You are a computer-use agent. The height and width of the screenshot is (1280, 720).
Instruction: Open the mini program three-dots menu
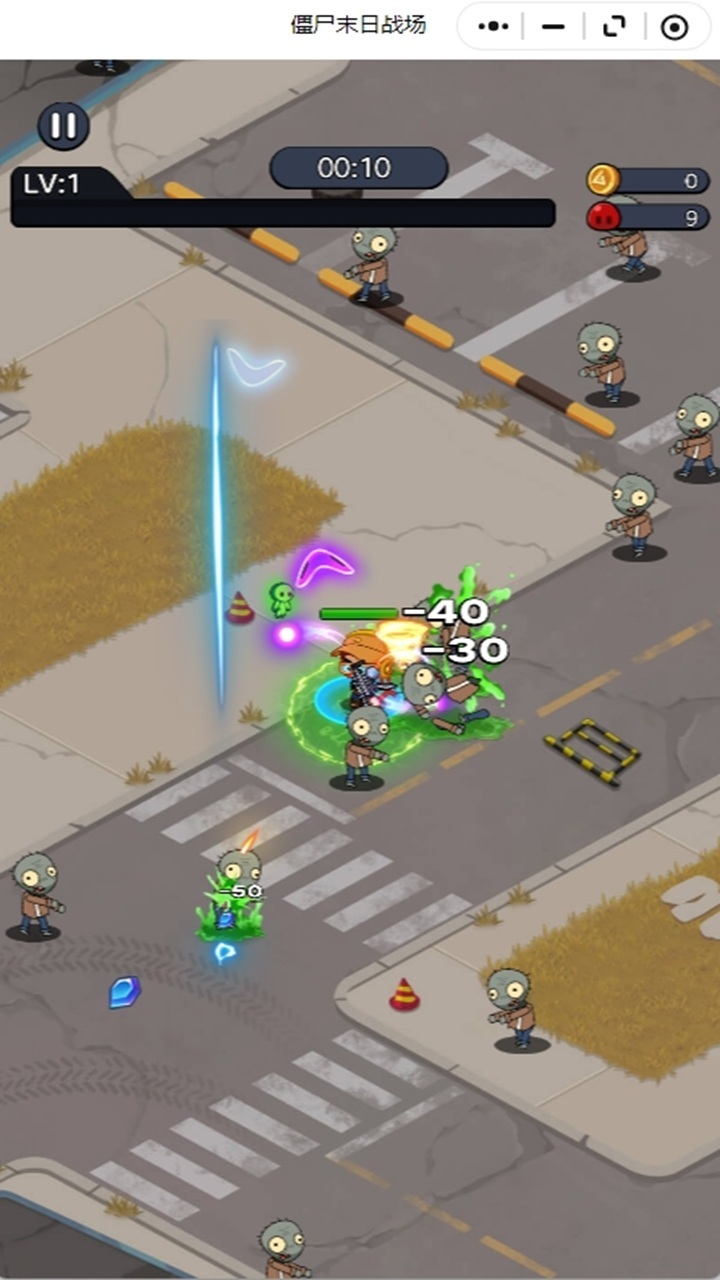pyautogui.click(x=494, y=27)
